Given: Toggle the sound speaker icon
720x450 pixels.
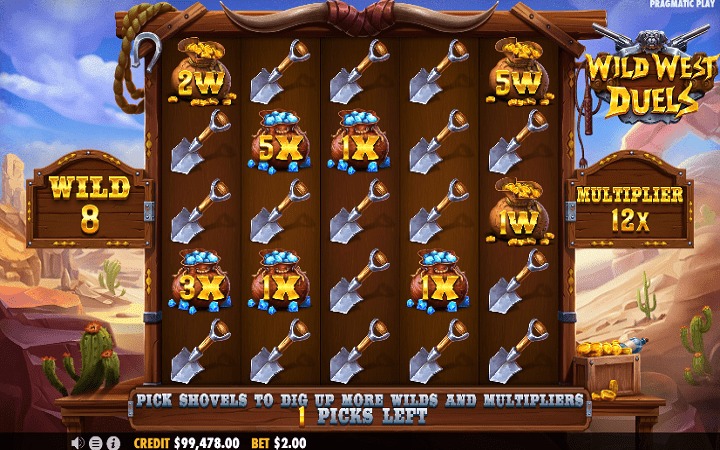Looking at the screenshot, I should (77, 443).
